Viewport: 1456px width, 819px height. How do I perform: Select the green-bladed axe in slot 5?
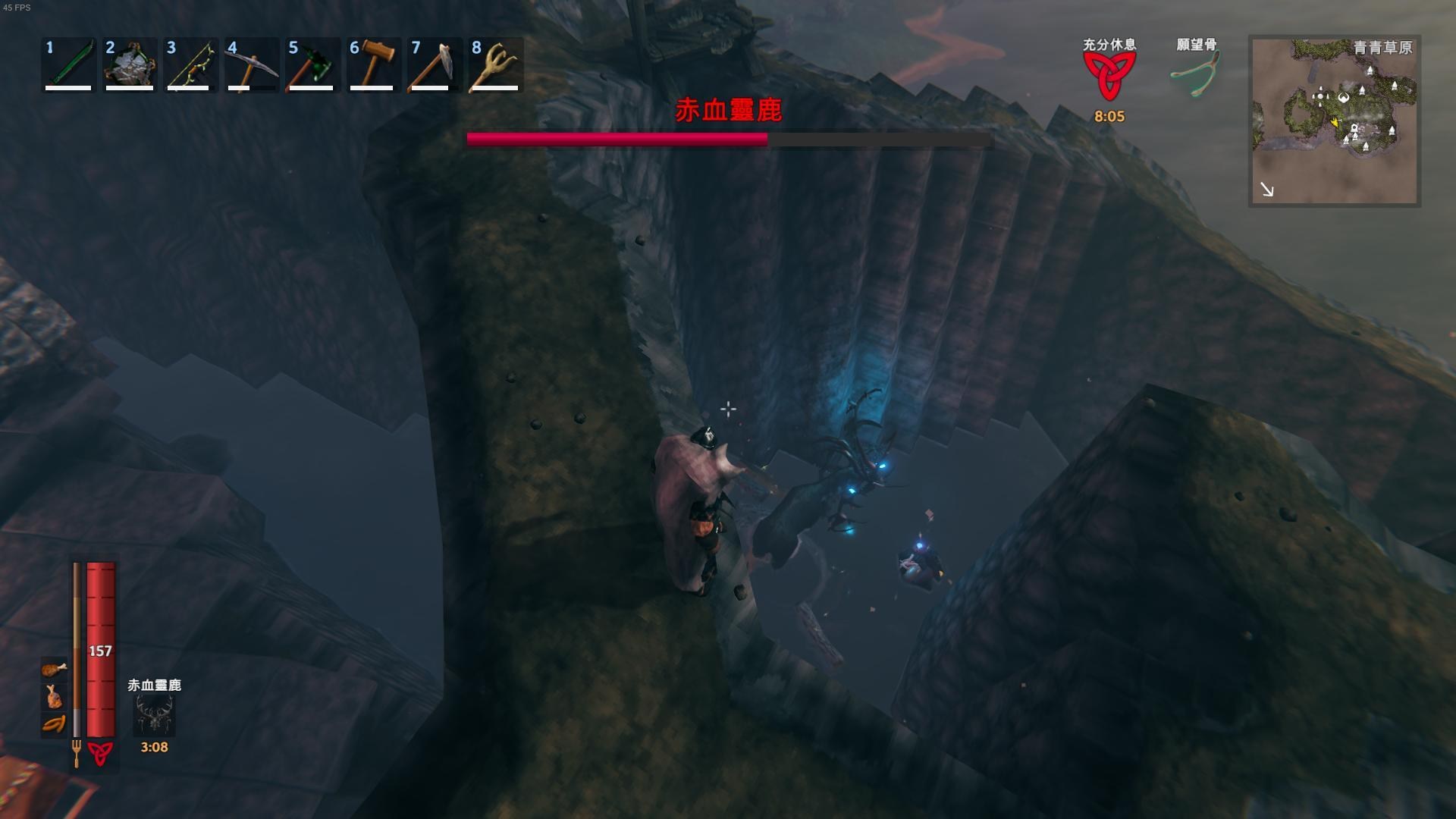coord(312,65)
